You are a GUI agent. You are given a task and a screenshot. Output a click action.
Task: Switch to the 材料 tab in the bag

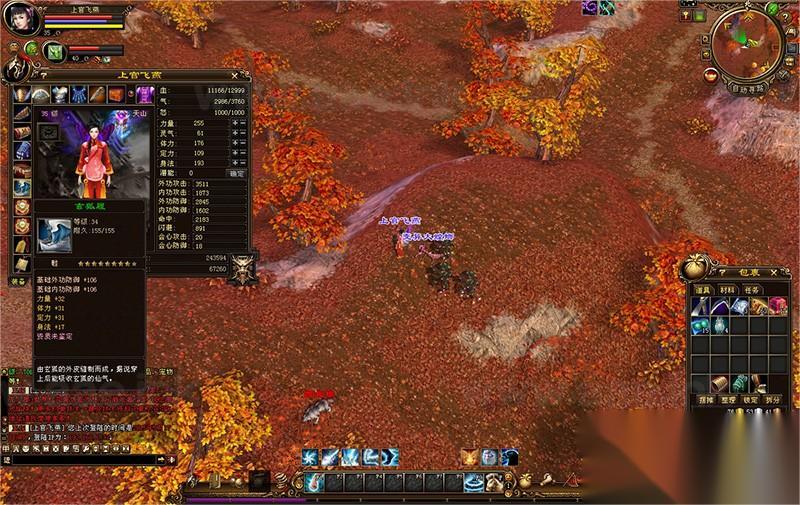click(x=727, y=290)
